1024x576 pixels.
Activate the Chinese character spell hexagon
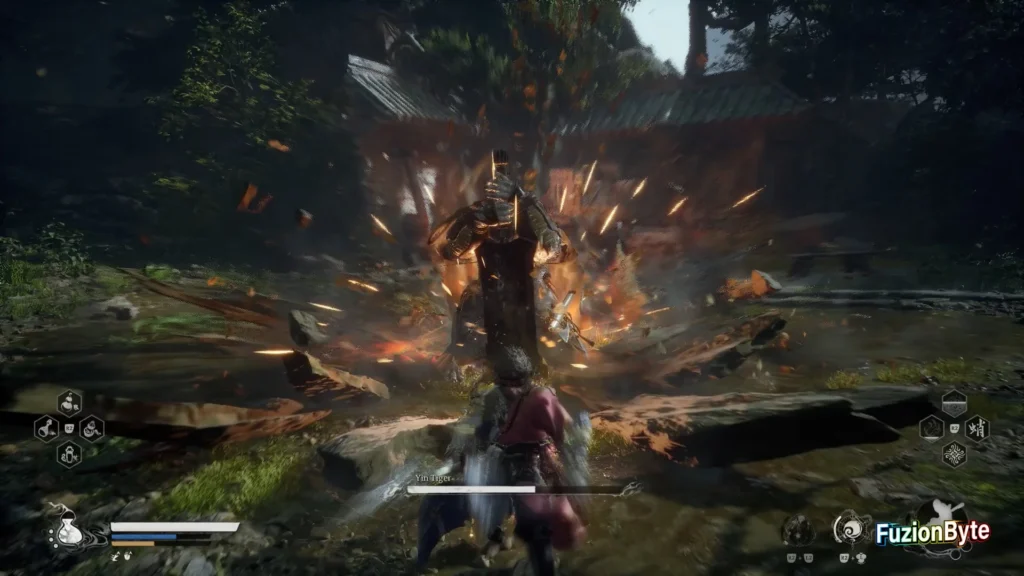tap(977, 429)
